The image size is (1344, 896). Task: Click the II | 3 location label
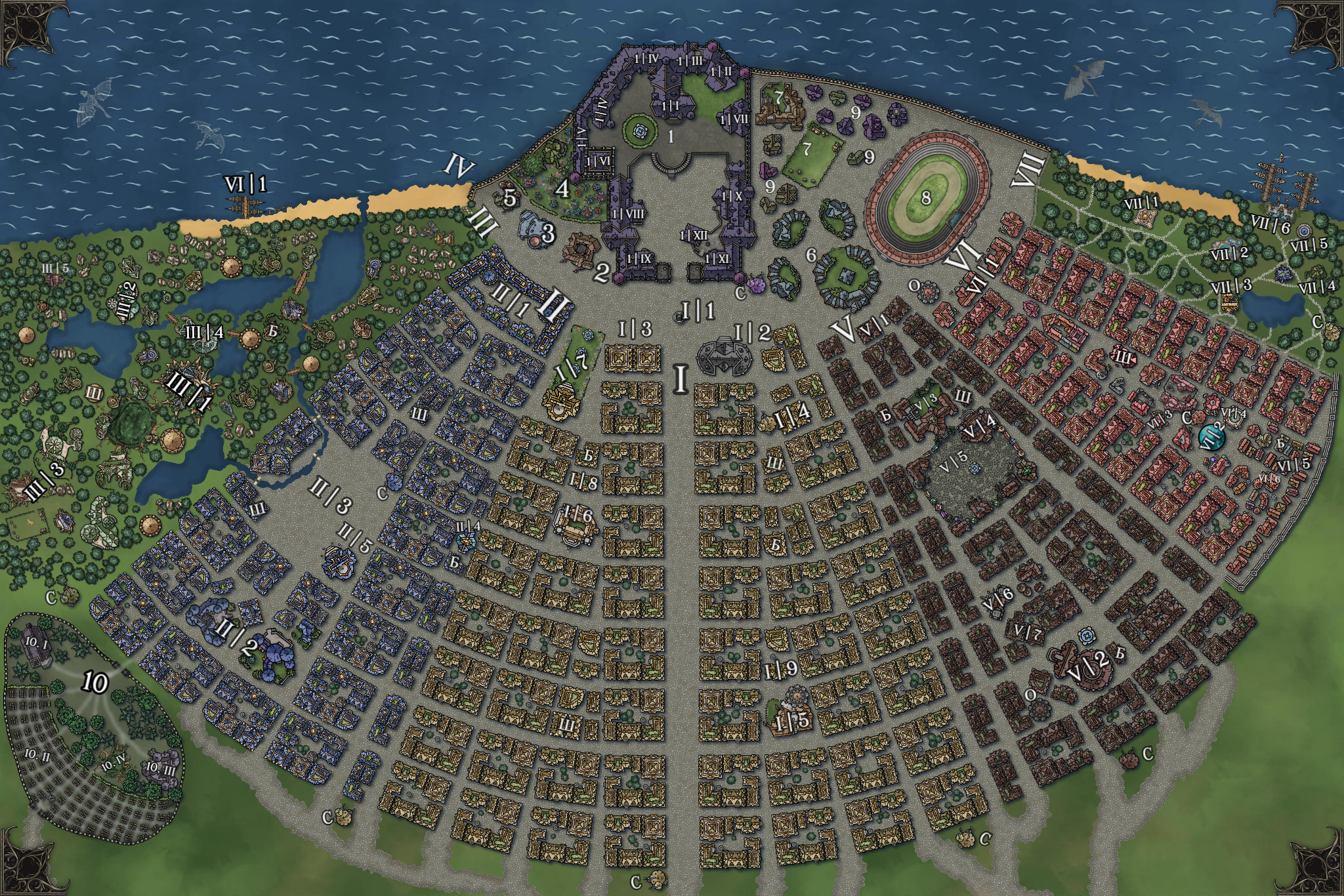tap(330, 497)
